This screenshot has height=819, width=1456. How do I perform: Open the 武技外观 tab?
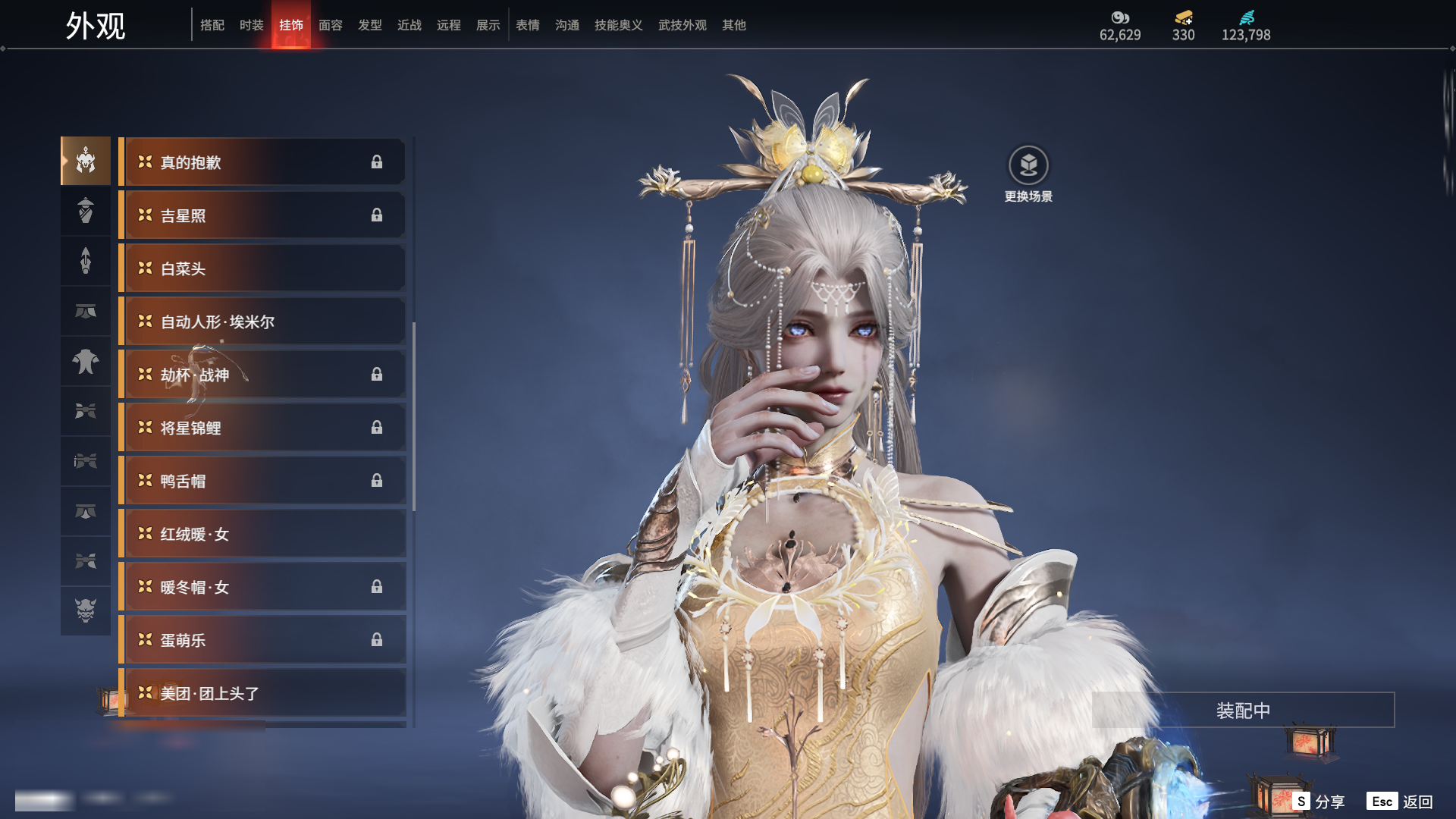point(682,25)
